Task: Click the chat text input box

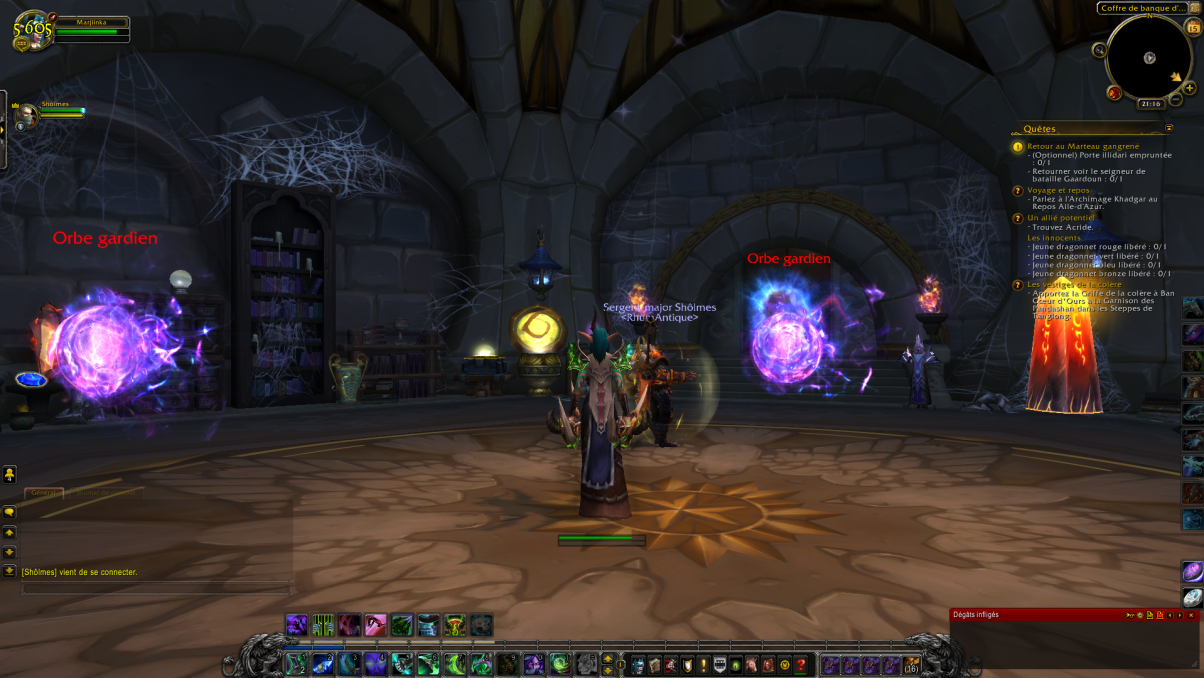Action: 155,589
